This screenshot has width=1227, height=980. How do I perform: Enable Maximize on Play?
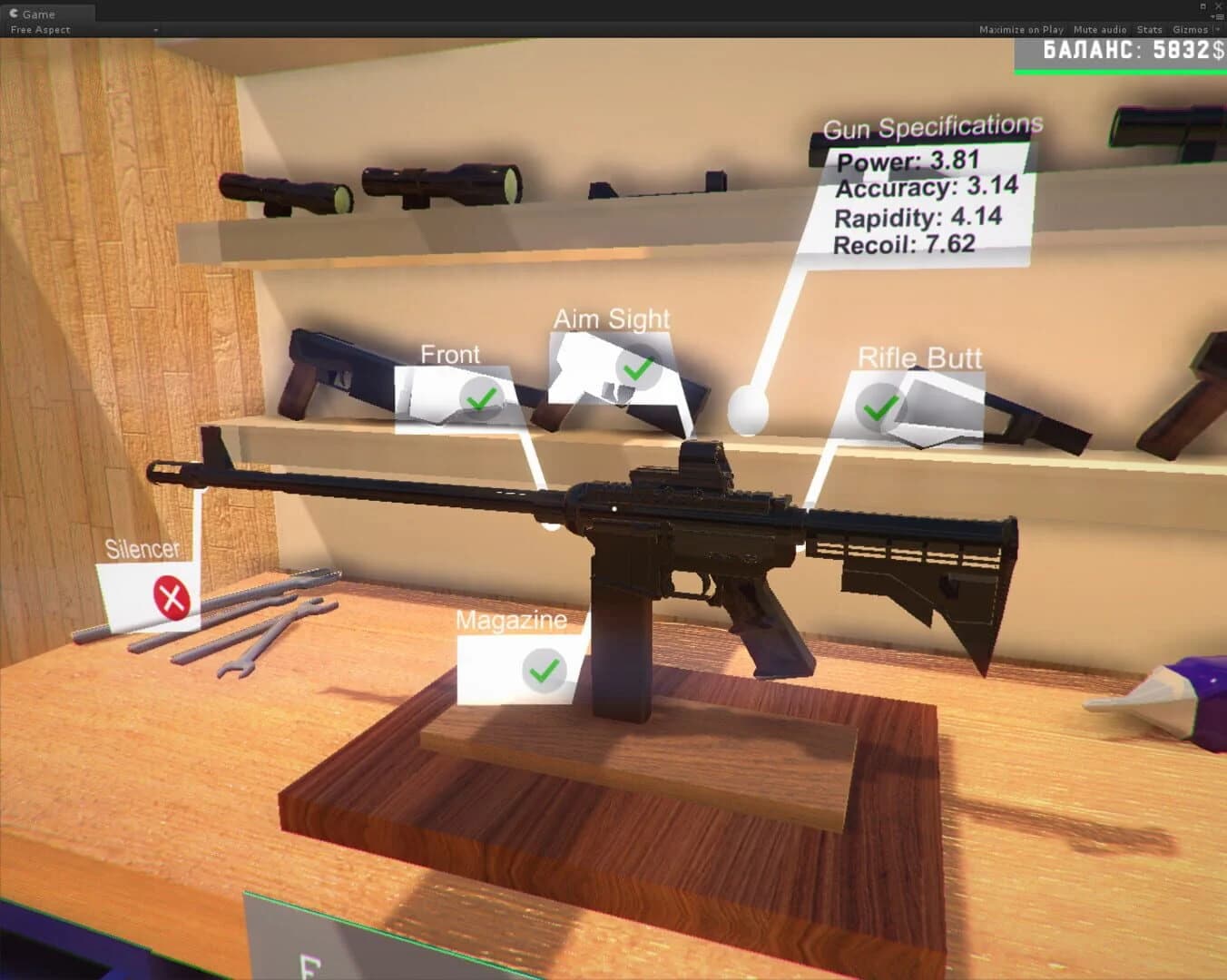tap(1021, 29)
